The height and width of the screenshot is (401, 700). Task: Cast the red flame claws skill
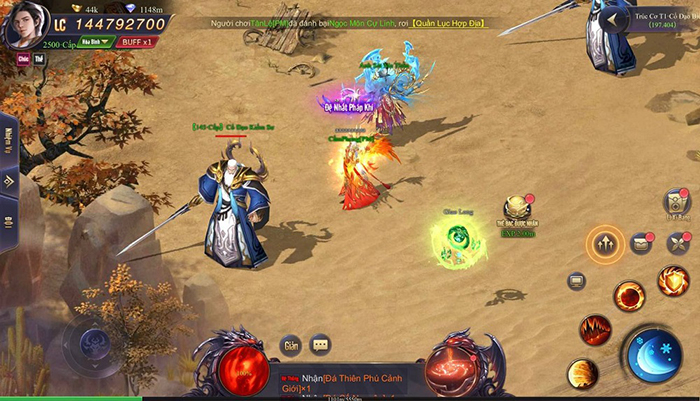click(x=596, y=328)
